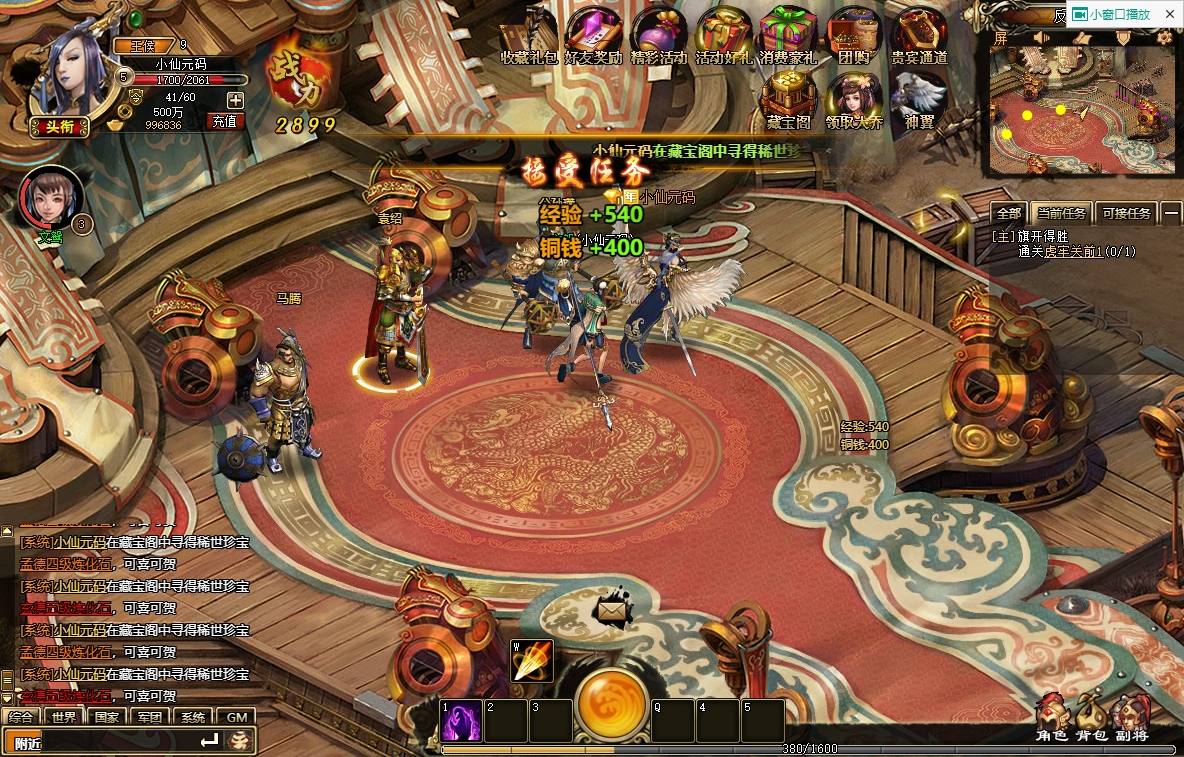Claim the 领取大乔 reward icon

click(x=853, y=100)
